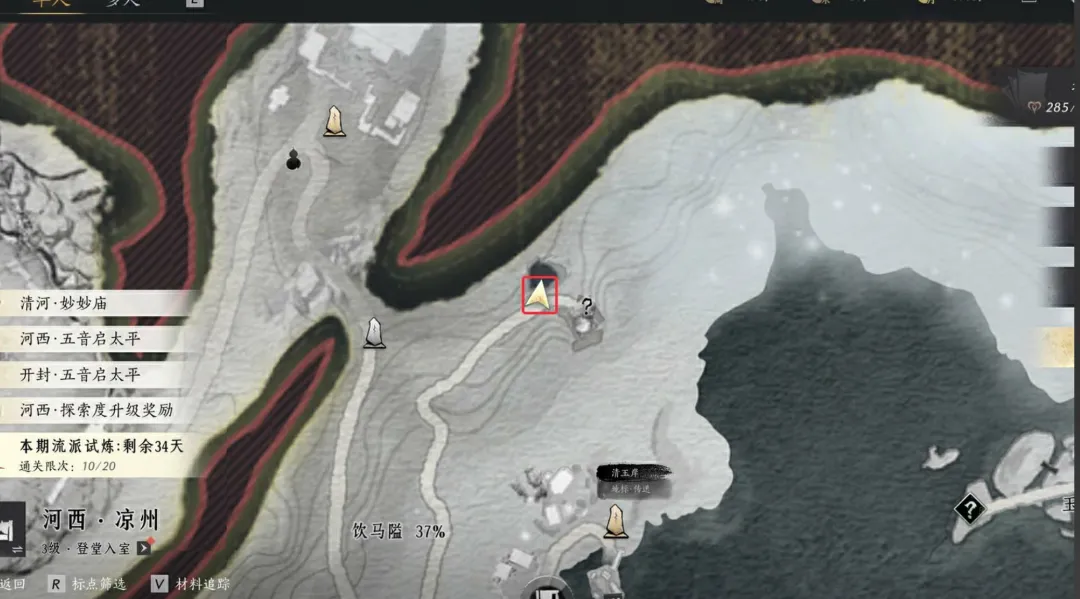Select the gold waypoint near the gourd
Screen dimensions: 1080x599
pyautogui.click(x=334, y=122)
